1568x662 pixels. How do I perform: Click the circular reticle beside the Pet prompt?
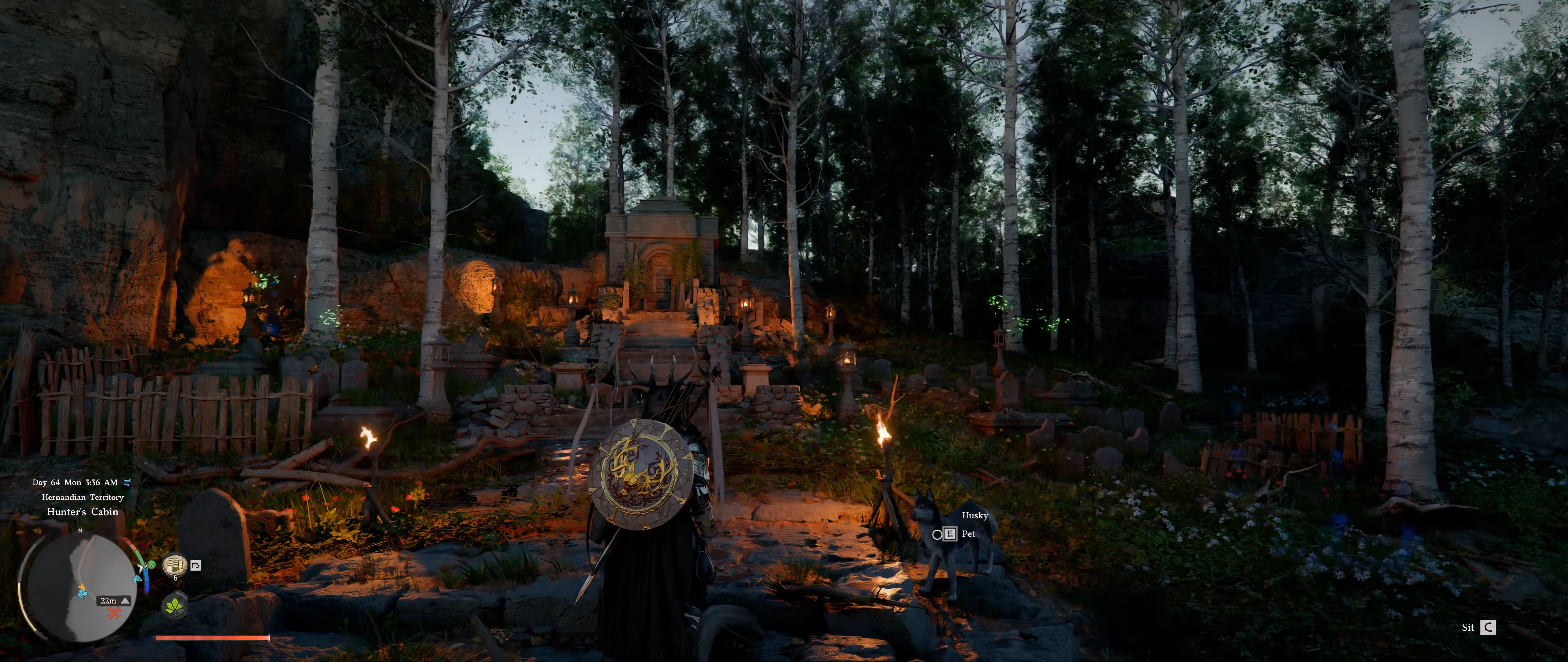(938, 535)
